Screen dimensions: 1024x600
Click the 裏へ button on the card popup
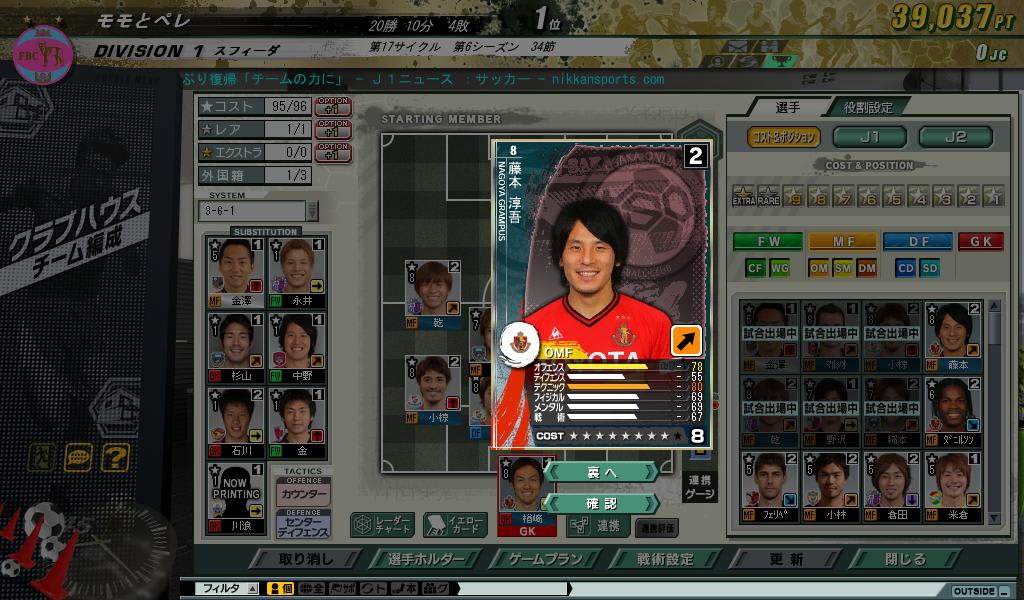[602, 472]
